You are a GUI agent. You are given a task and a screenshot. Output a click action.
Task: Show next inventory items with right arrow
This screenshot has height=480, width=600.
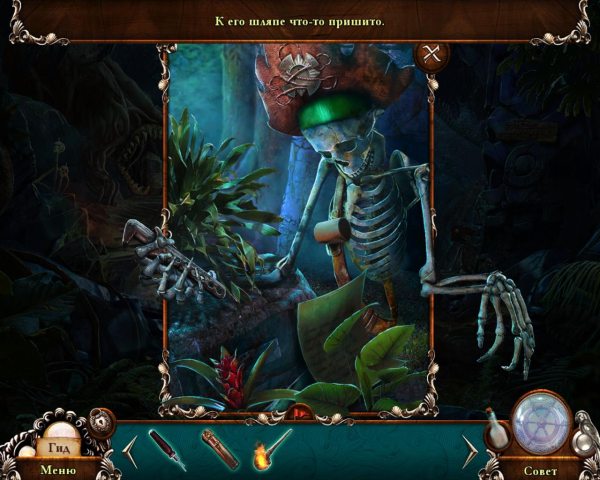[469, 451]
